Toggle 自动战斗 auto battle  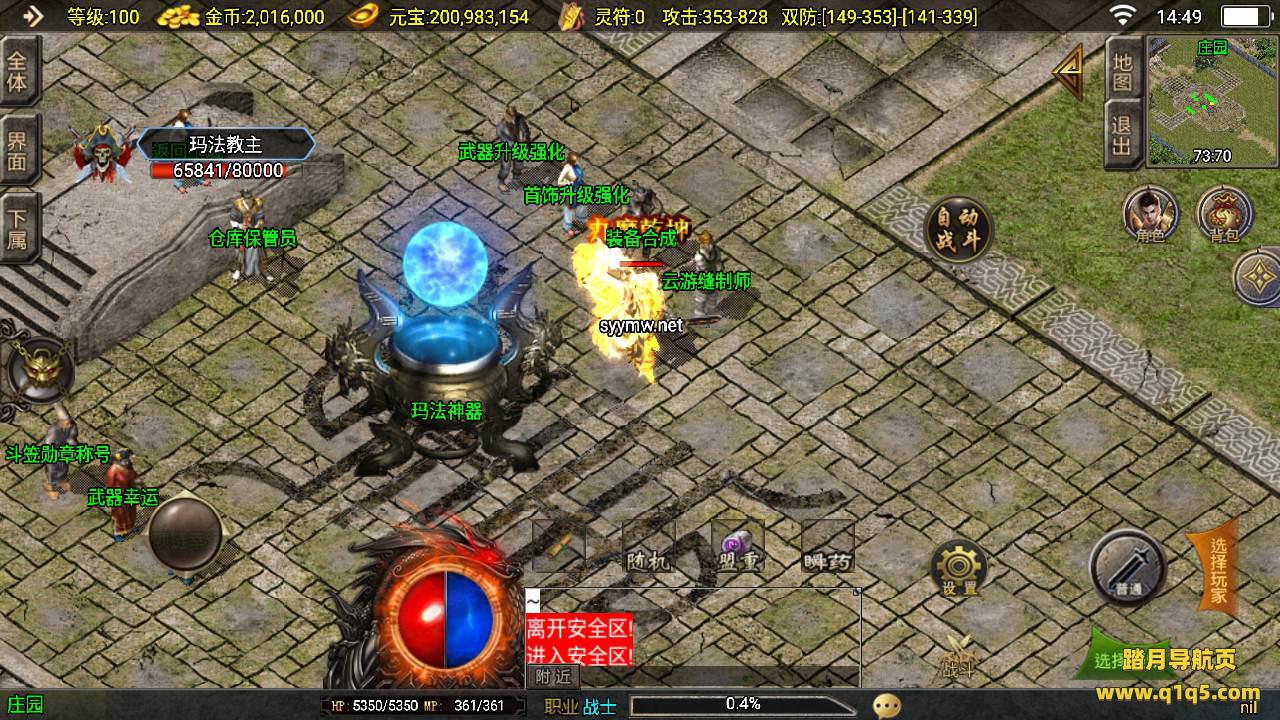(958, 230)
